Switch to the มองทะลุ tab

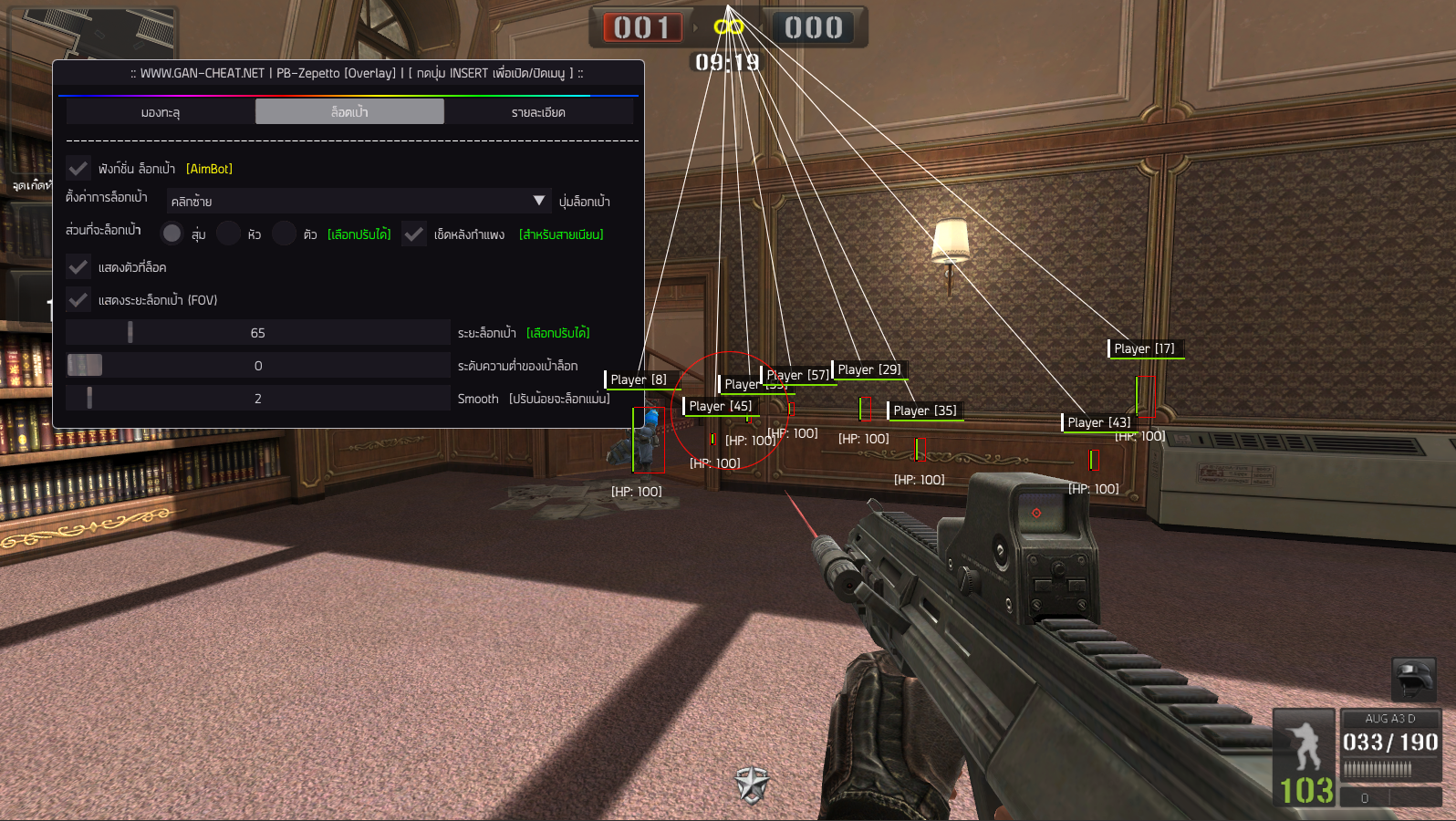(x=161, y=112)
